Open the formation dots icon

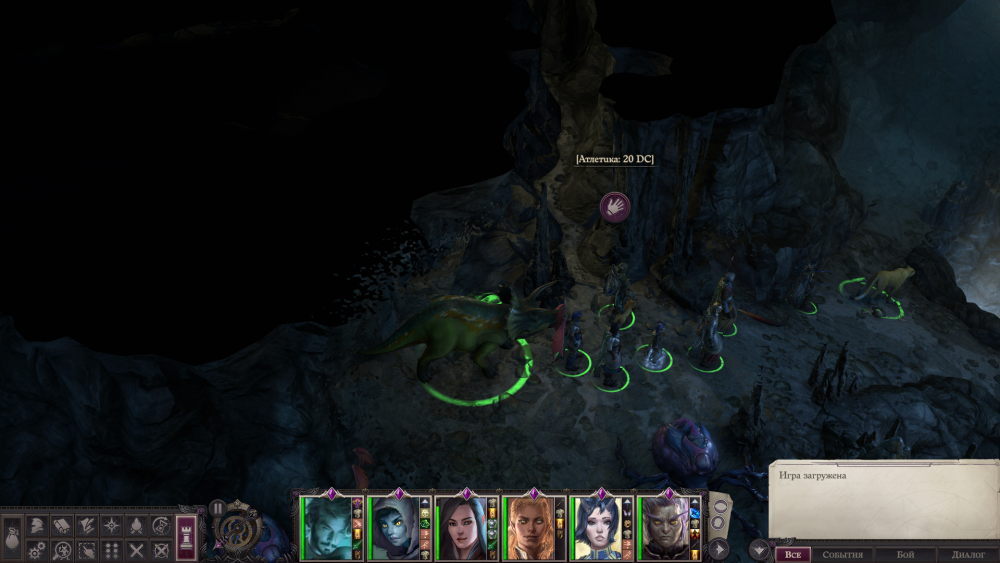pos(112,549)
